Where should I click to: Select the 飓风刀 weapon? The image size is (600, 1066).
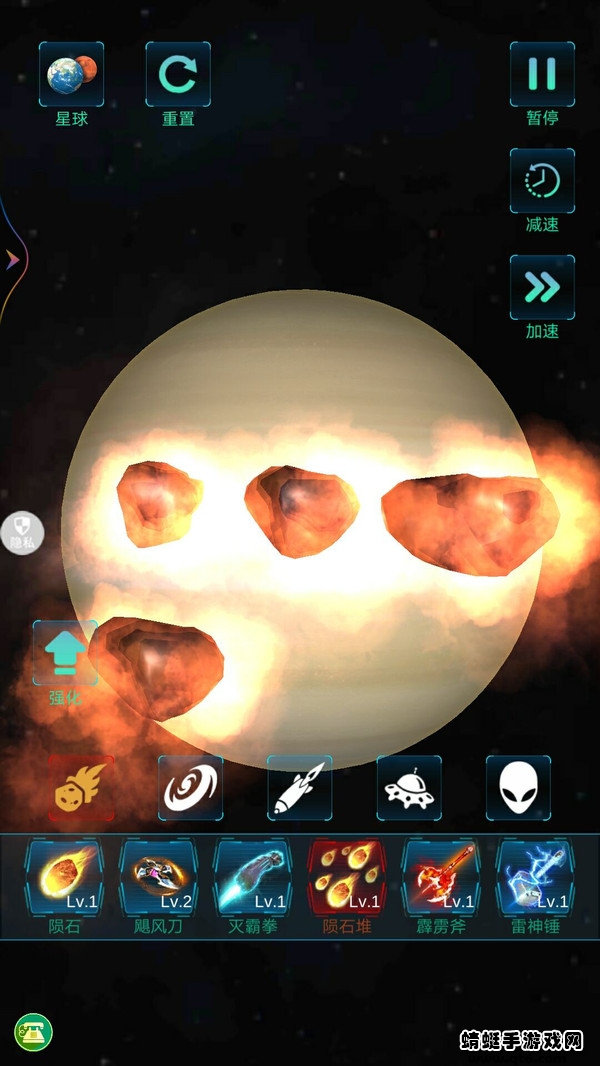tap(158, 880)
